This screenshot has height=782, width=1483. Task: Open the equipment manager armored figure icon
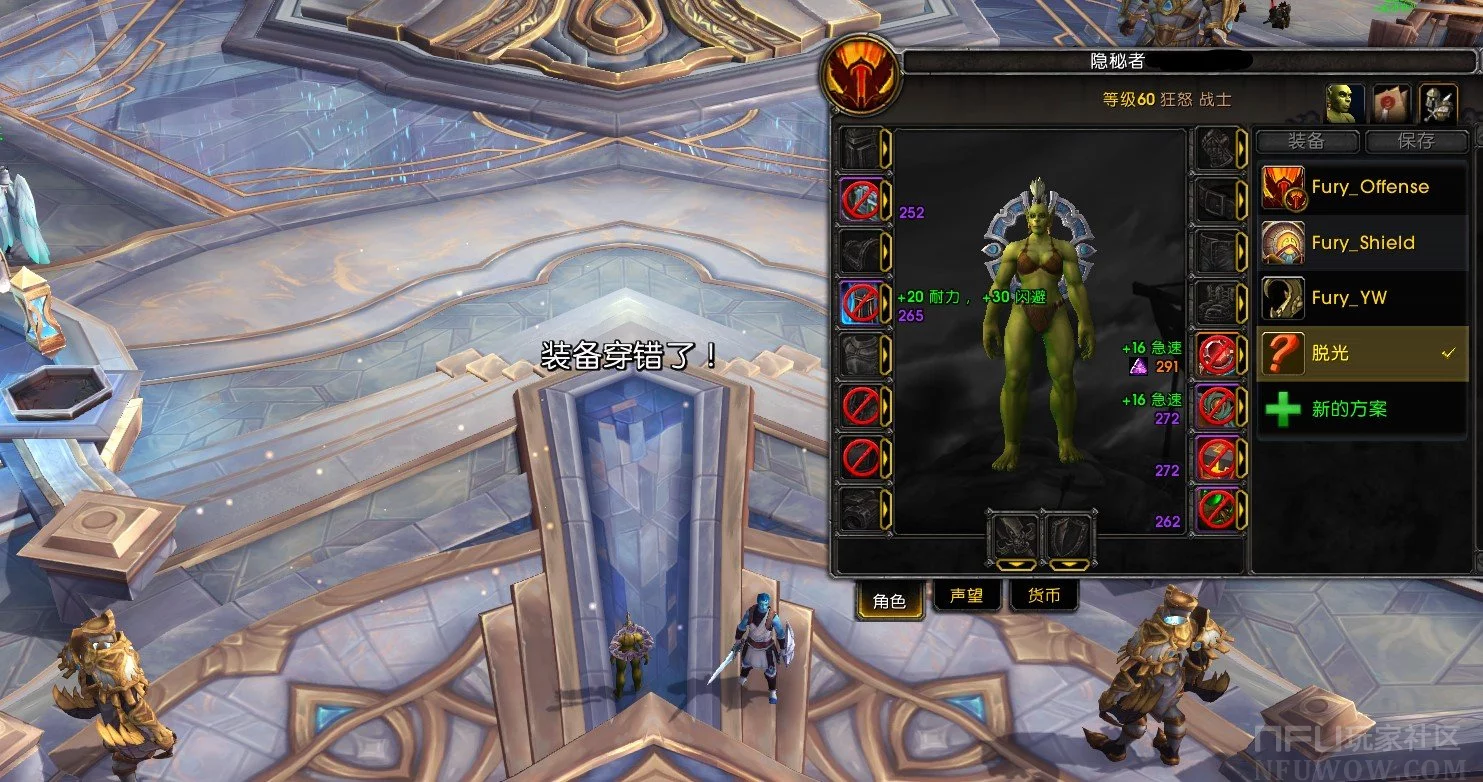[1437, 102]
